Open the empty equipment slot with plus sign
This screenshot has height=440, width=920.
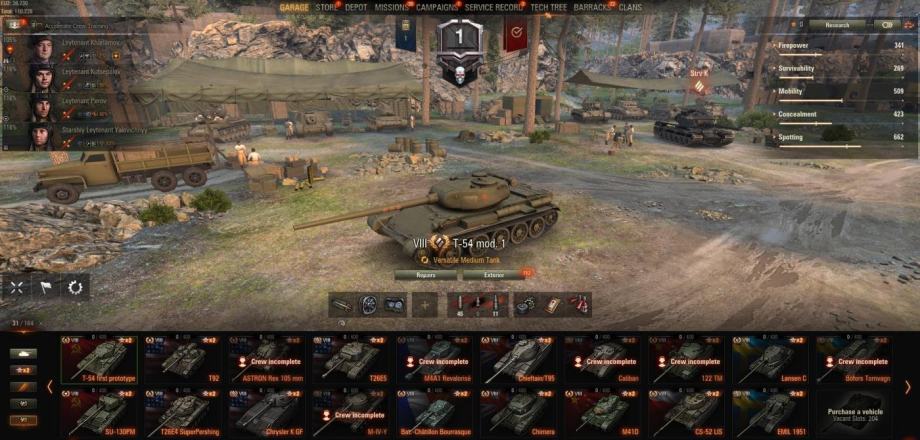coord(425,305)
